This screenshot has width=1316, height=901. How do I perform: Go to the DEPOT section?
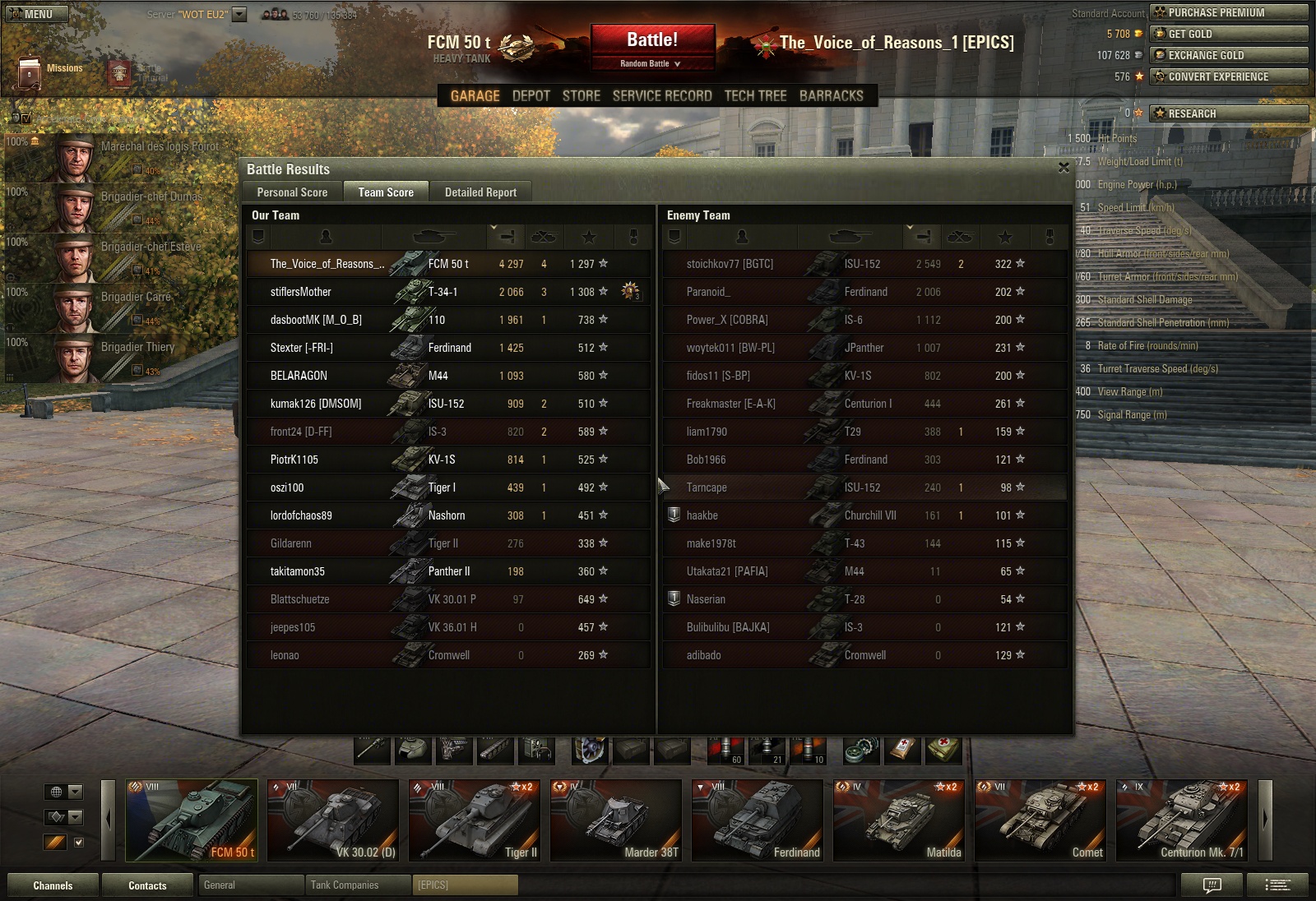tap(531, 96)
